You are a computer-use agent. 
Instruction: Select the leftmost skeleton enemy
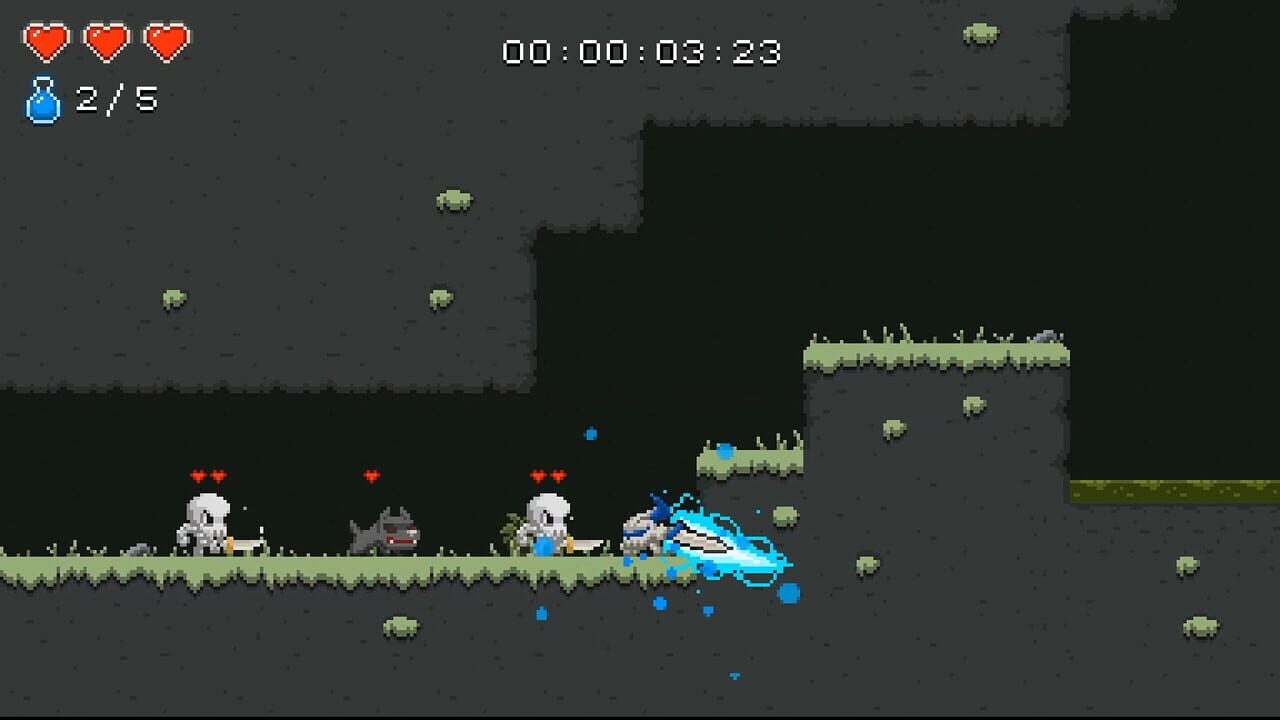click(x=205, y=527)
